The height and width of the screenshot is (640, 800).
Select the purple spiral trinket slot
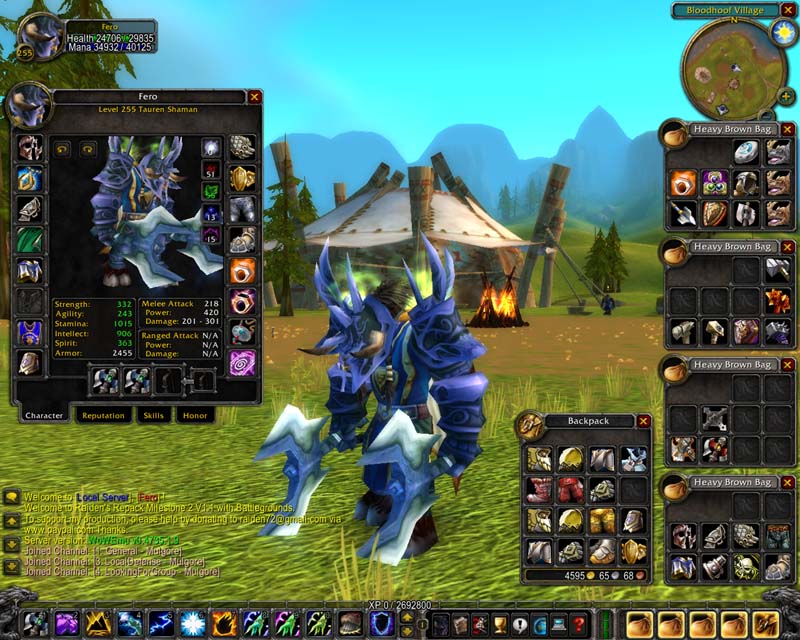[242, 362]
